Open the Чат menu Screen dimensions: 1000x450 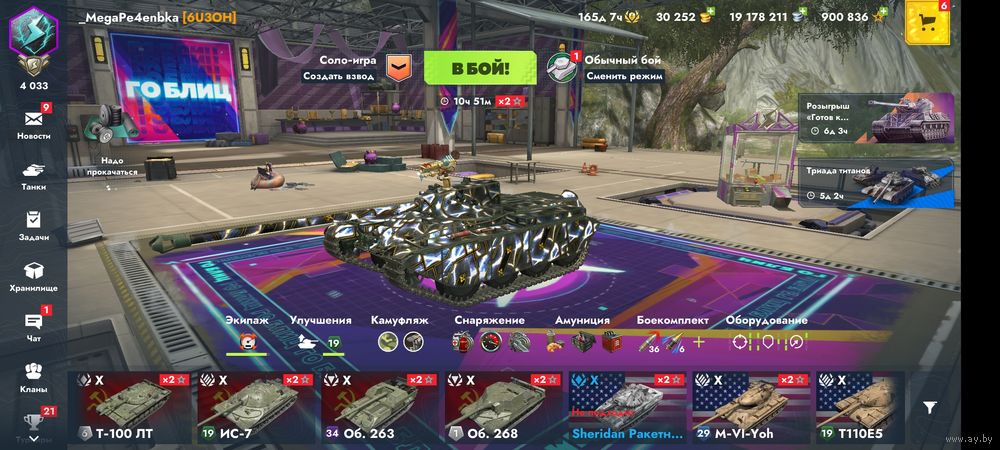pos(33,327)
